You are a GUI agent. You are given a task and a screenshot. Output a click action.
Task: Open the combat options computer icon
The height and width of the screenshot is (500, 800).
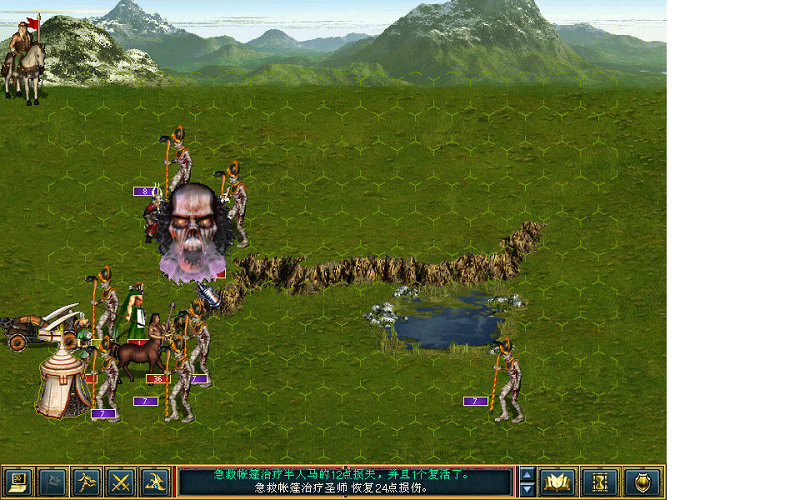18,482
